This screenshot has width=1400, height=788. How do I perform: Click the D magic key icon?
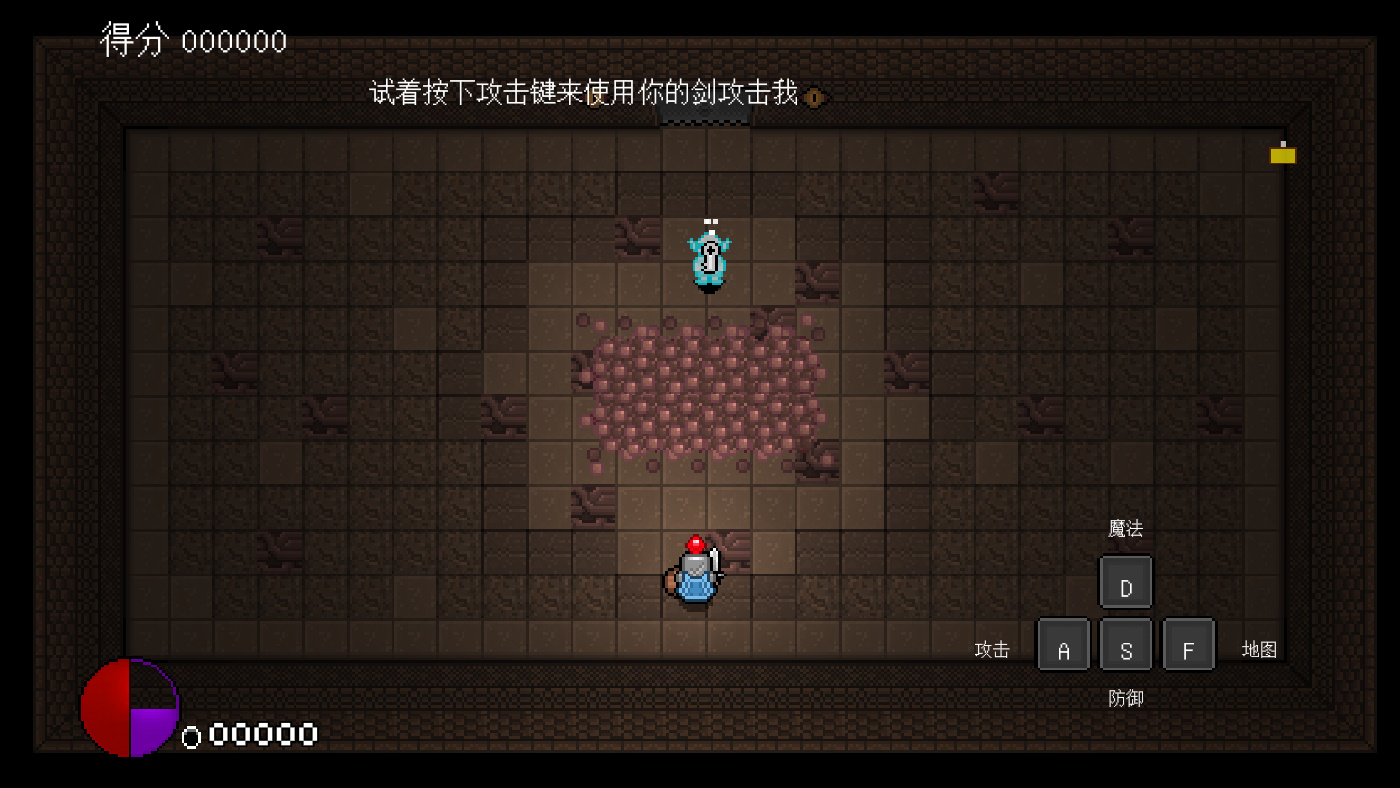coord(1126,581)
